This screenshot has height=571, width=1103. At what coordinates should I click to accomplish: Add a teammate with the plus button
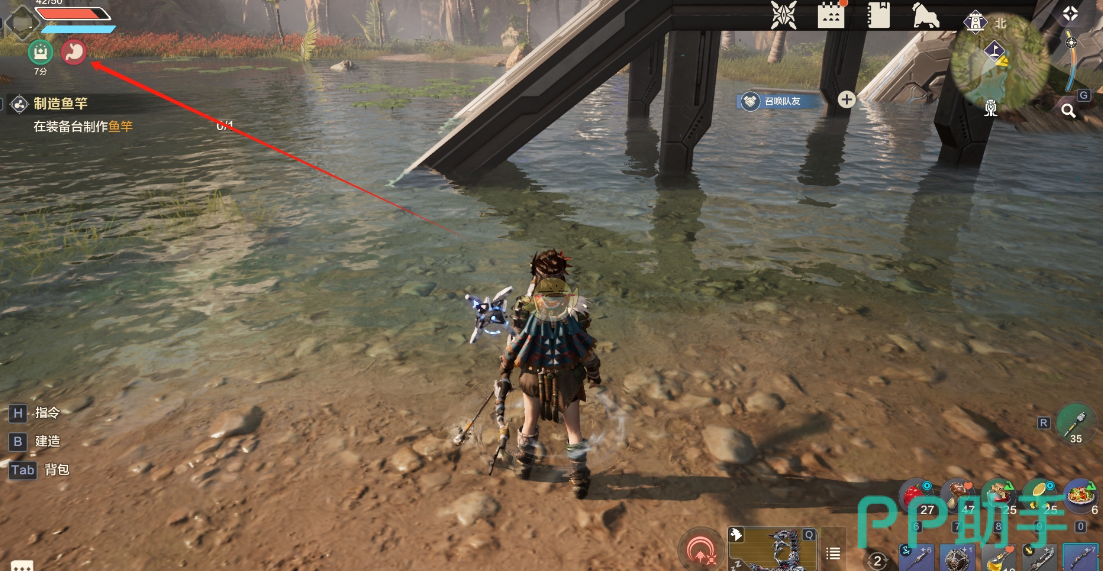(x=846, y=99)
